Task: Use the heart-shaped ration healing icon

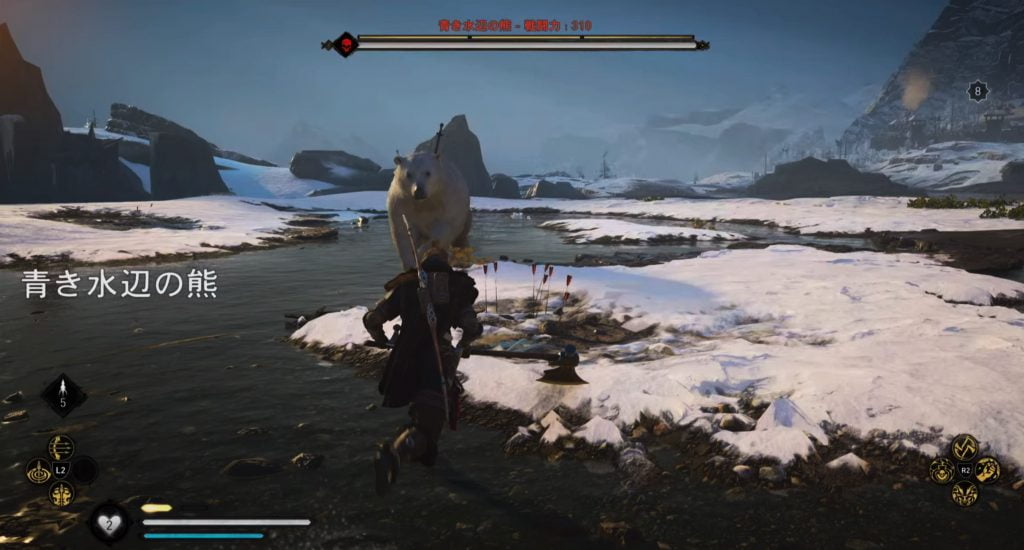Action: [x=109, y=521]
